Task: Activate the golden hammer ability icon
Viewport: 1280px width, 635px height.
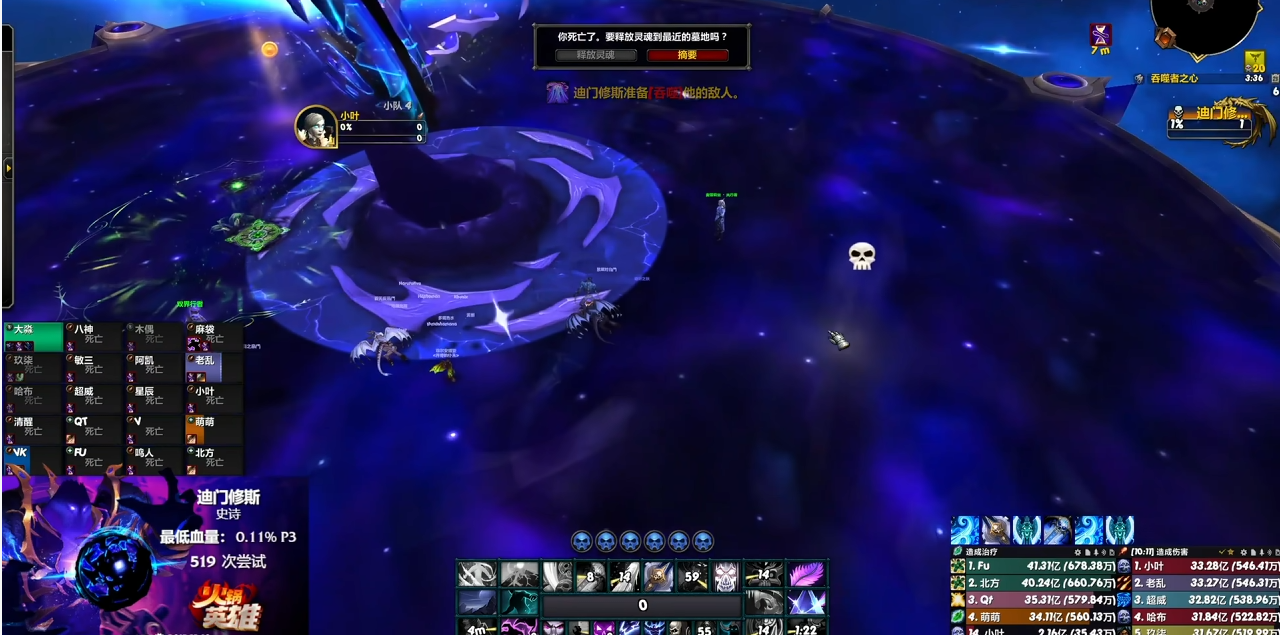Action: [x=658, y=574]
